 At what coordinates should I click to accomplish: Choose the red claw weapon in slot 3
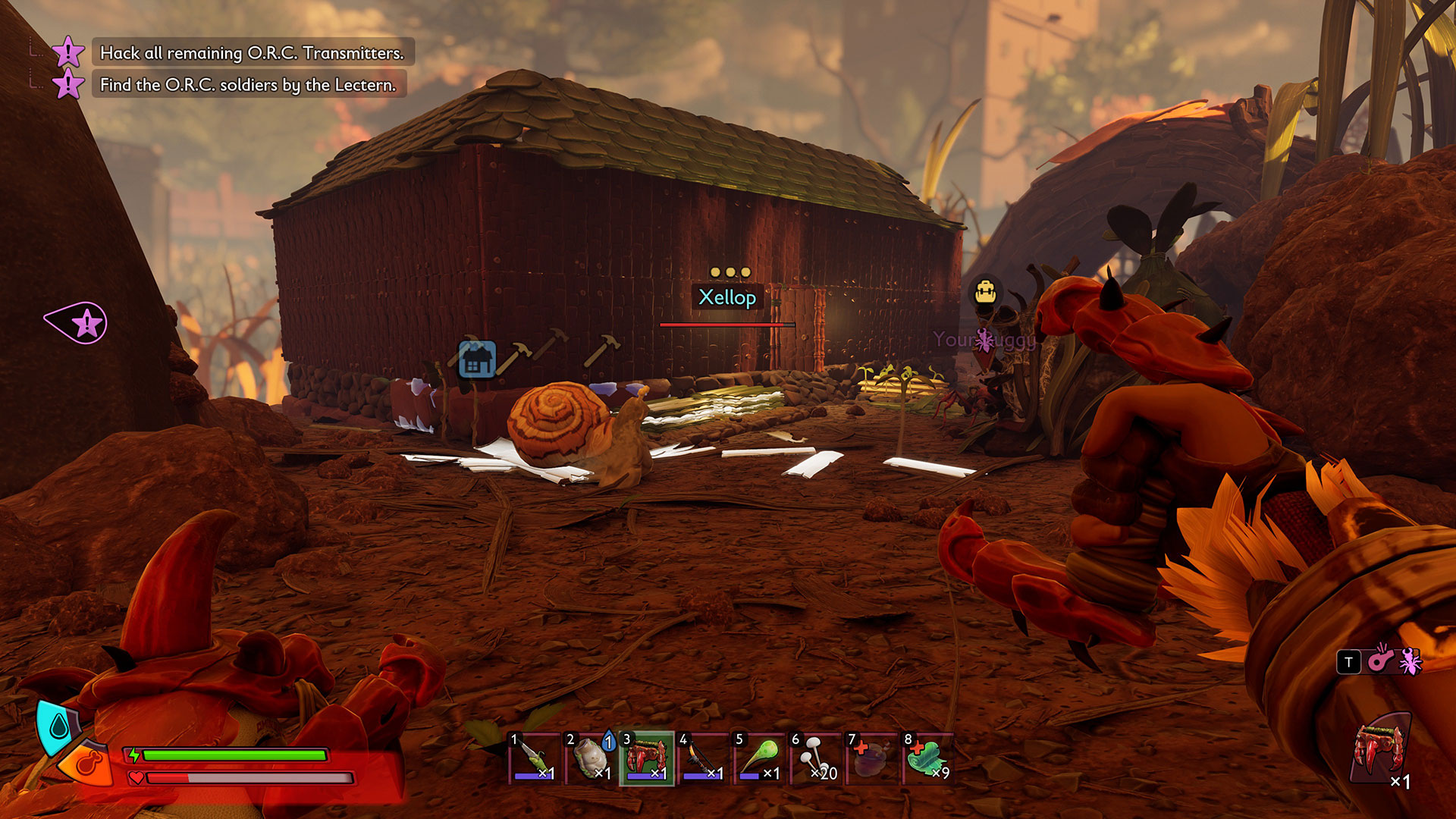coord(647,759)
